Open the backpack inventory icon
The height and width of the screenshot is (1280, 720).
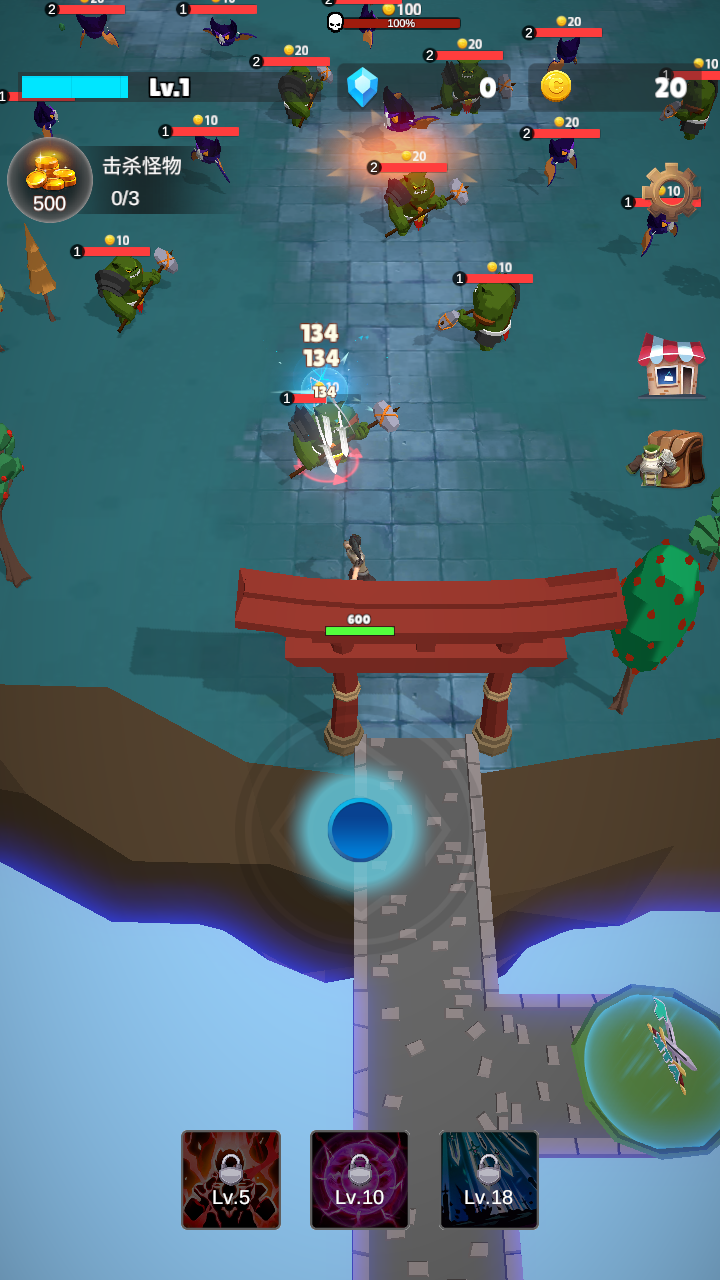pos(668,459)
